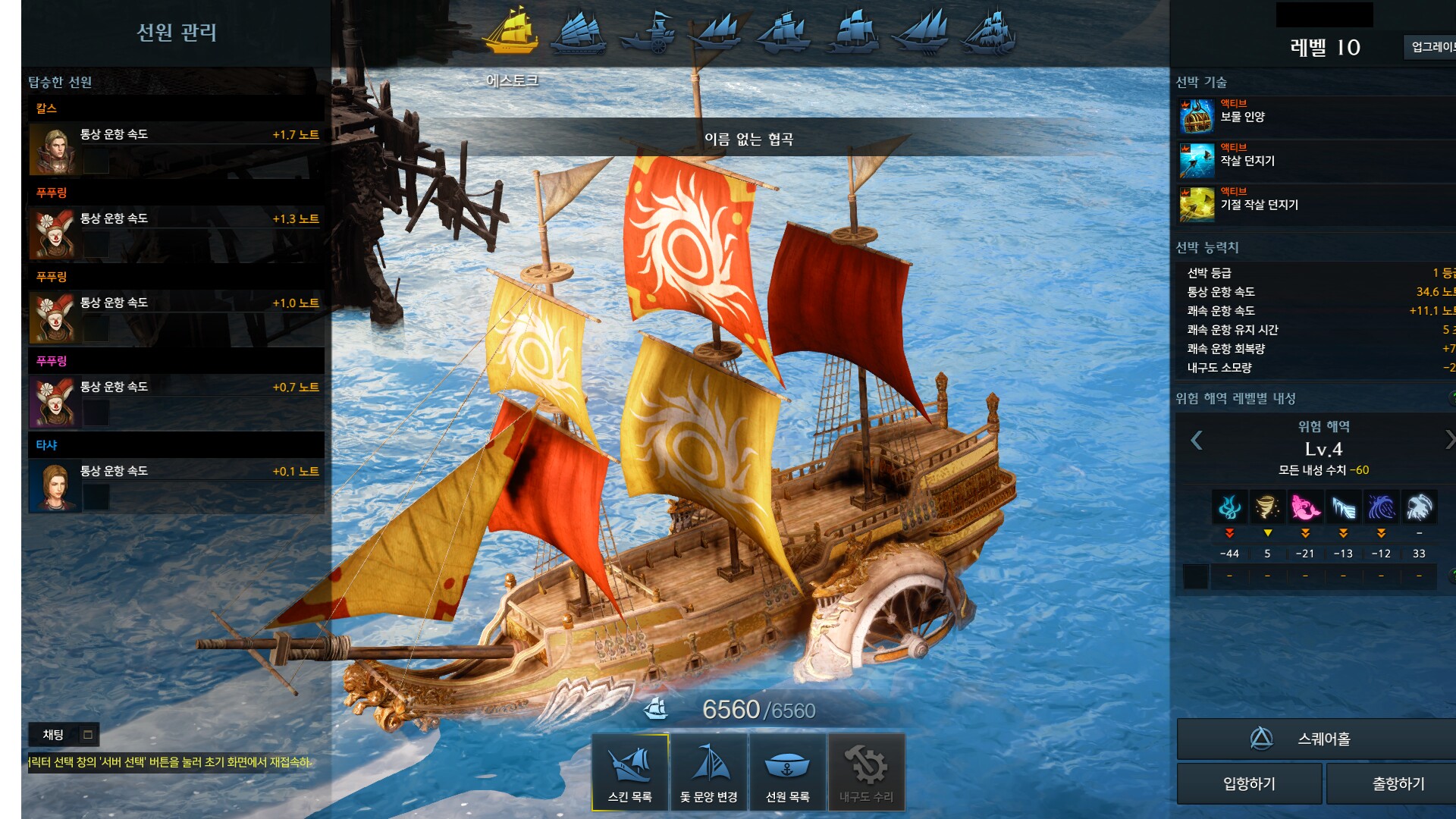Click the ship upgrade (업그레이드) button

pos(1432,47)
